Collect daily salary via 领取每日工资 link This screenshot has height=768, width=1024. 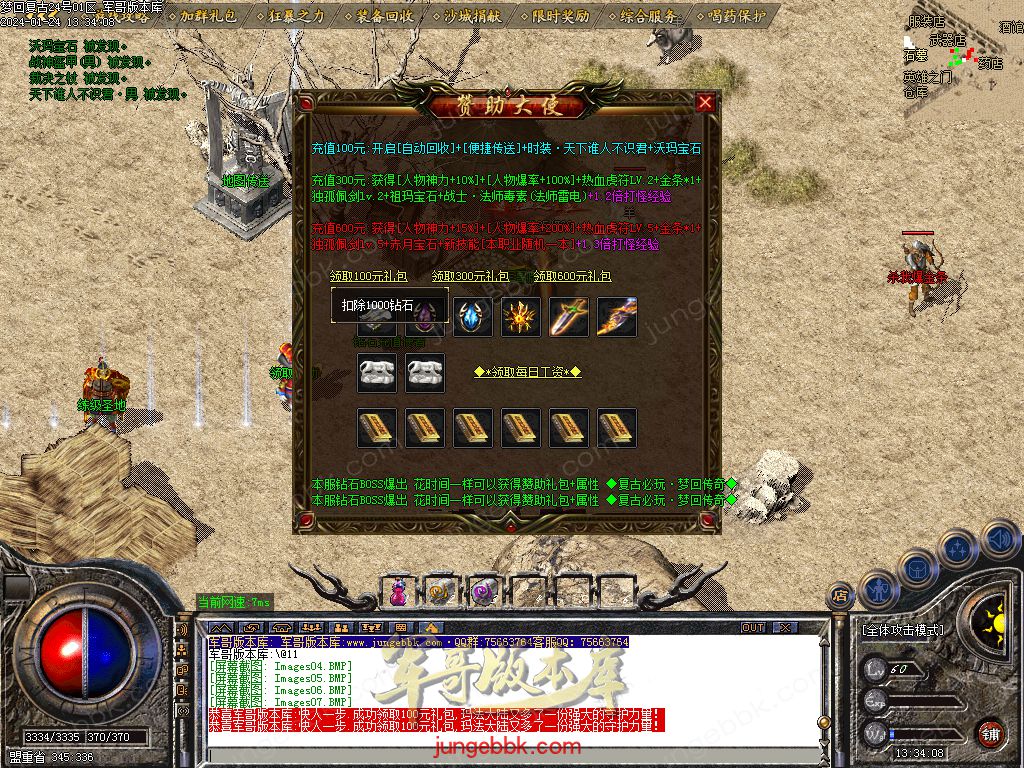pos(527,372)
